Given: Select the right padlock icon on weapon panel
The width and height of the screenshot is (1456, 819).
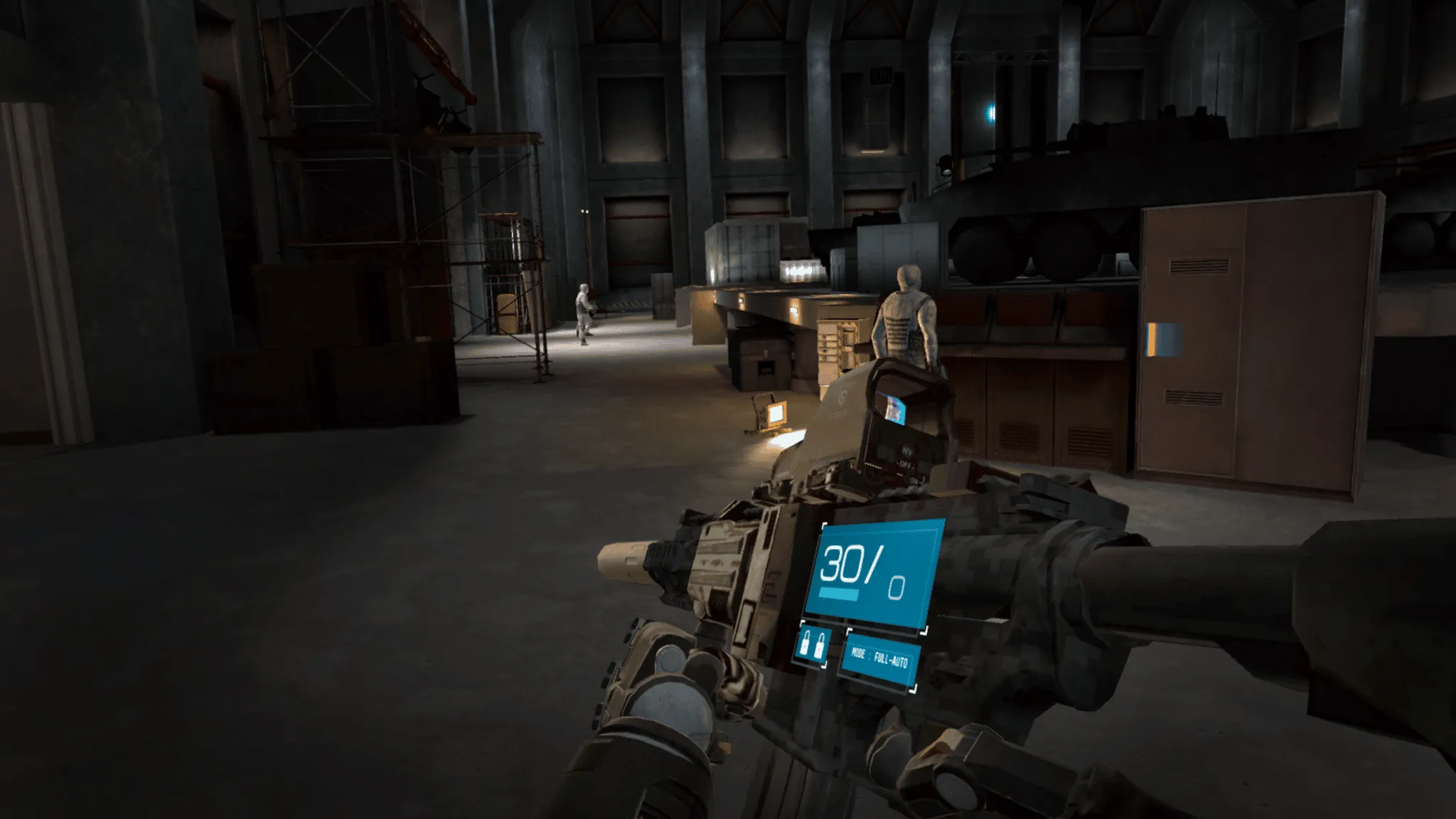Looking at the screenshot, I should [x=819, y=647].
